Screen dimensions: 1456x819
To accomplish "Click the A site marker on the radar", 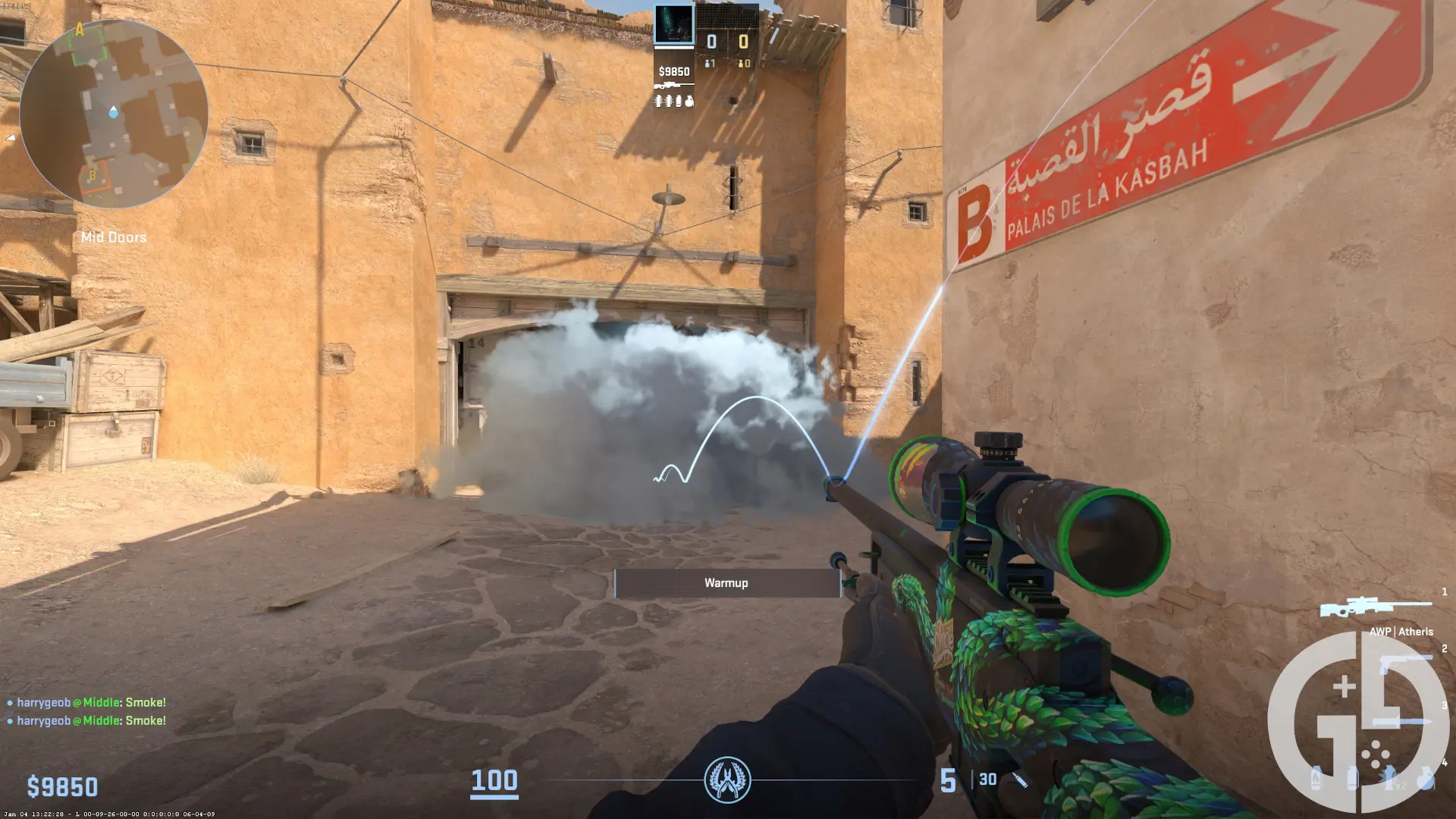I will pos(80,30).
